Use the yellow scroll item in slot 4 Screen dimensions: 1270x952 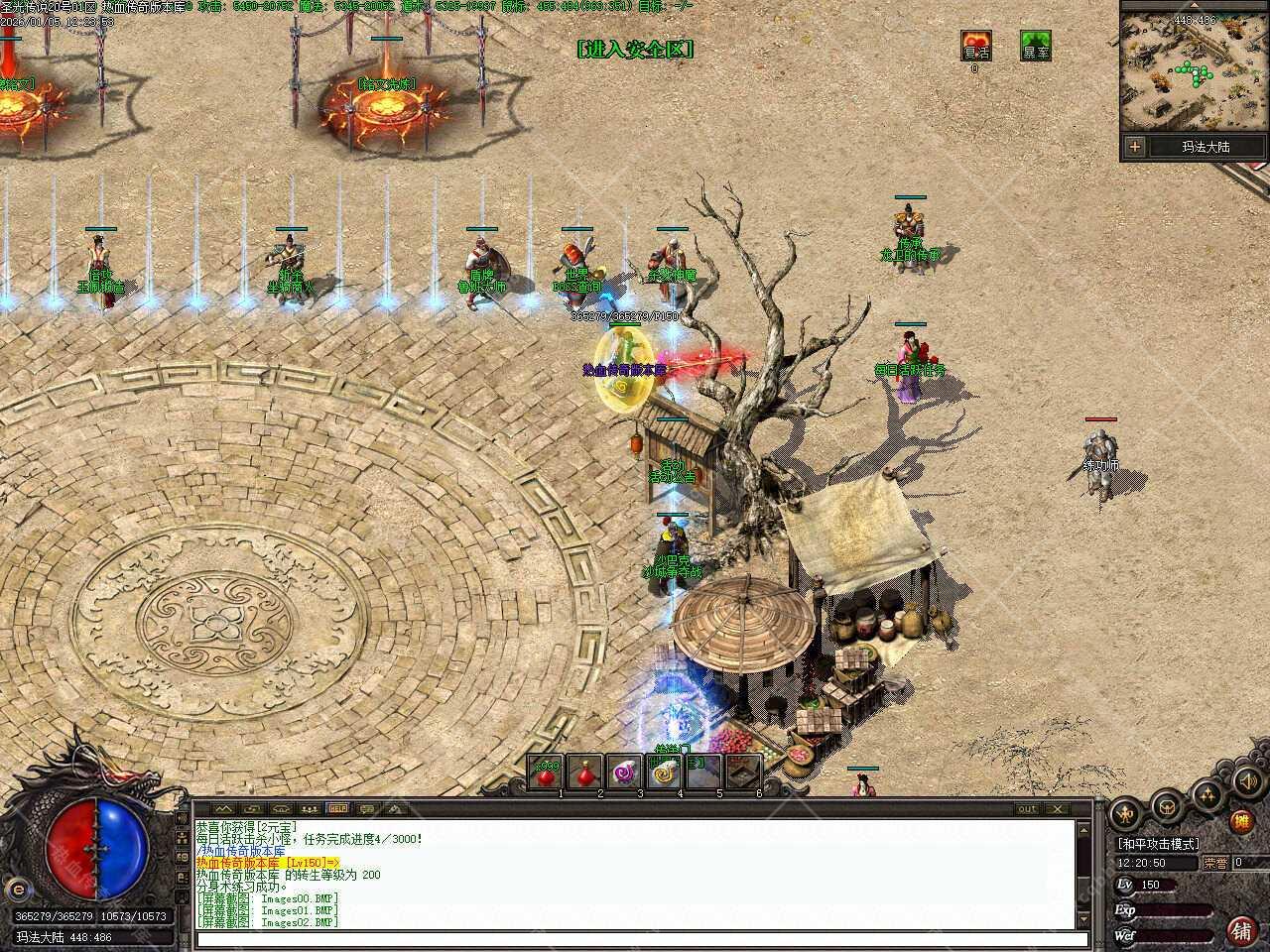pos(664,772)
